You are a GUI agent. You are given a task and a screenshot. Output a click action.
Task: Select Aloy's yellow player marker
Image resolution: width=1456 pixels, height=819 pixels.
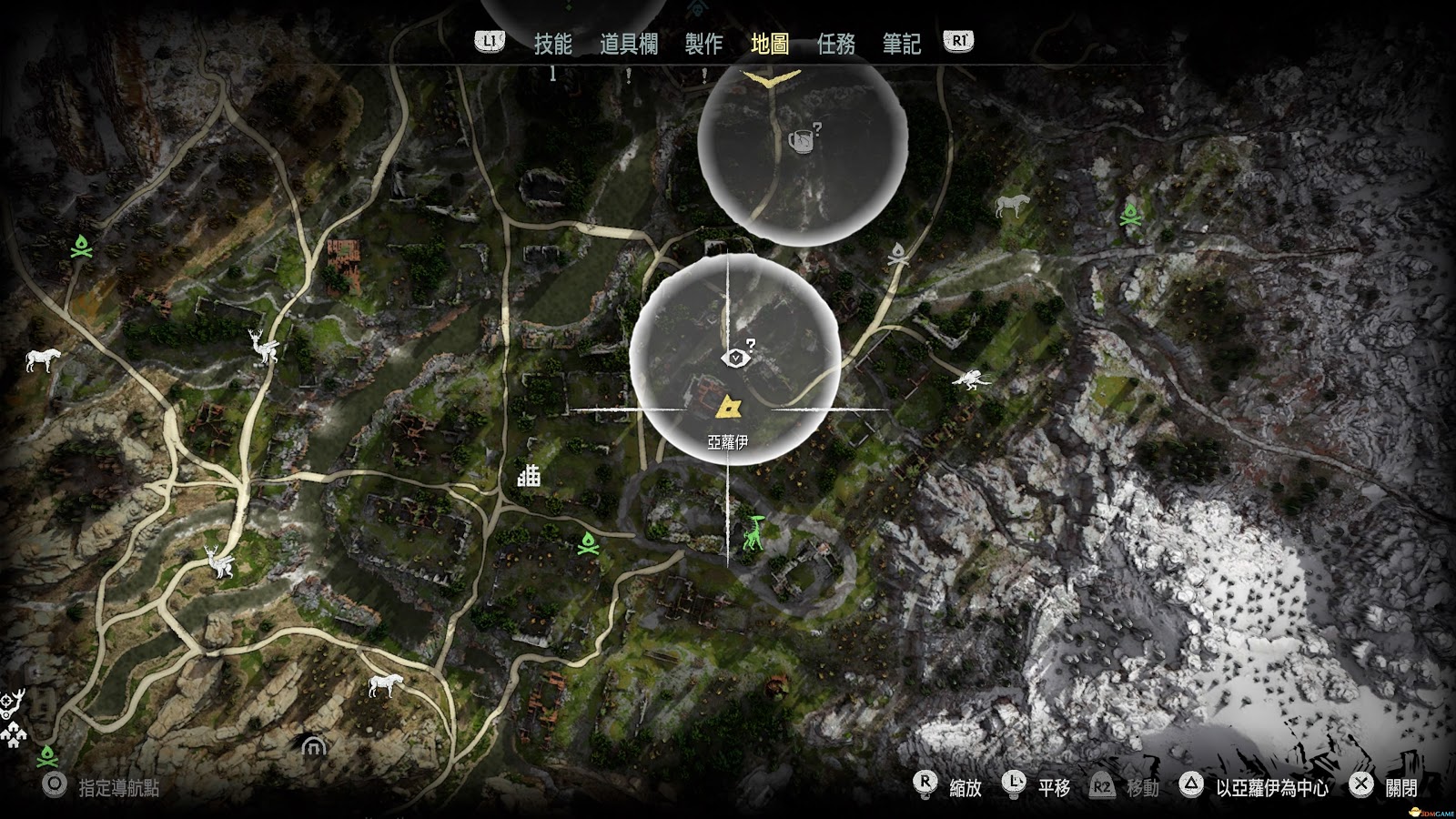pyautogui.click(x=729, y=406)
